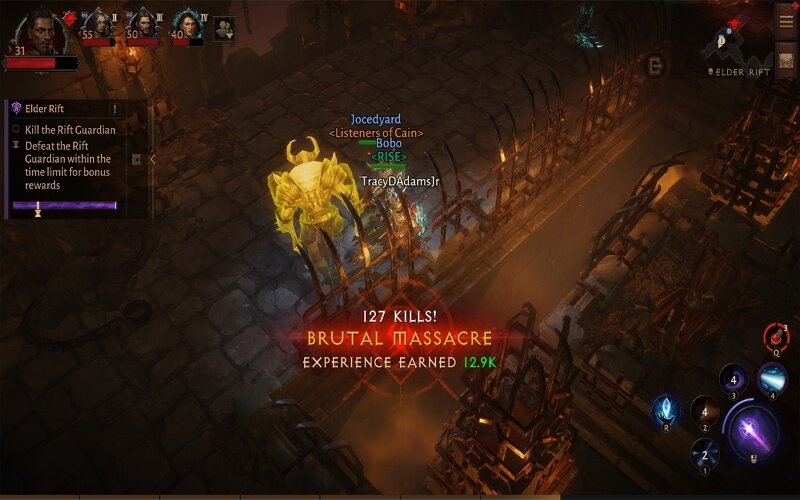Image resolution: width=800 pixels, height=500 pixels.
Task: Leave the rift via the exit door icon
Action: click(x=654, y=64)
